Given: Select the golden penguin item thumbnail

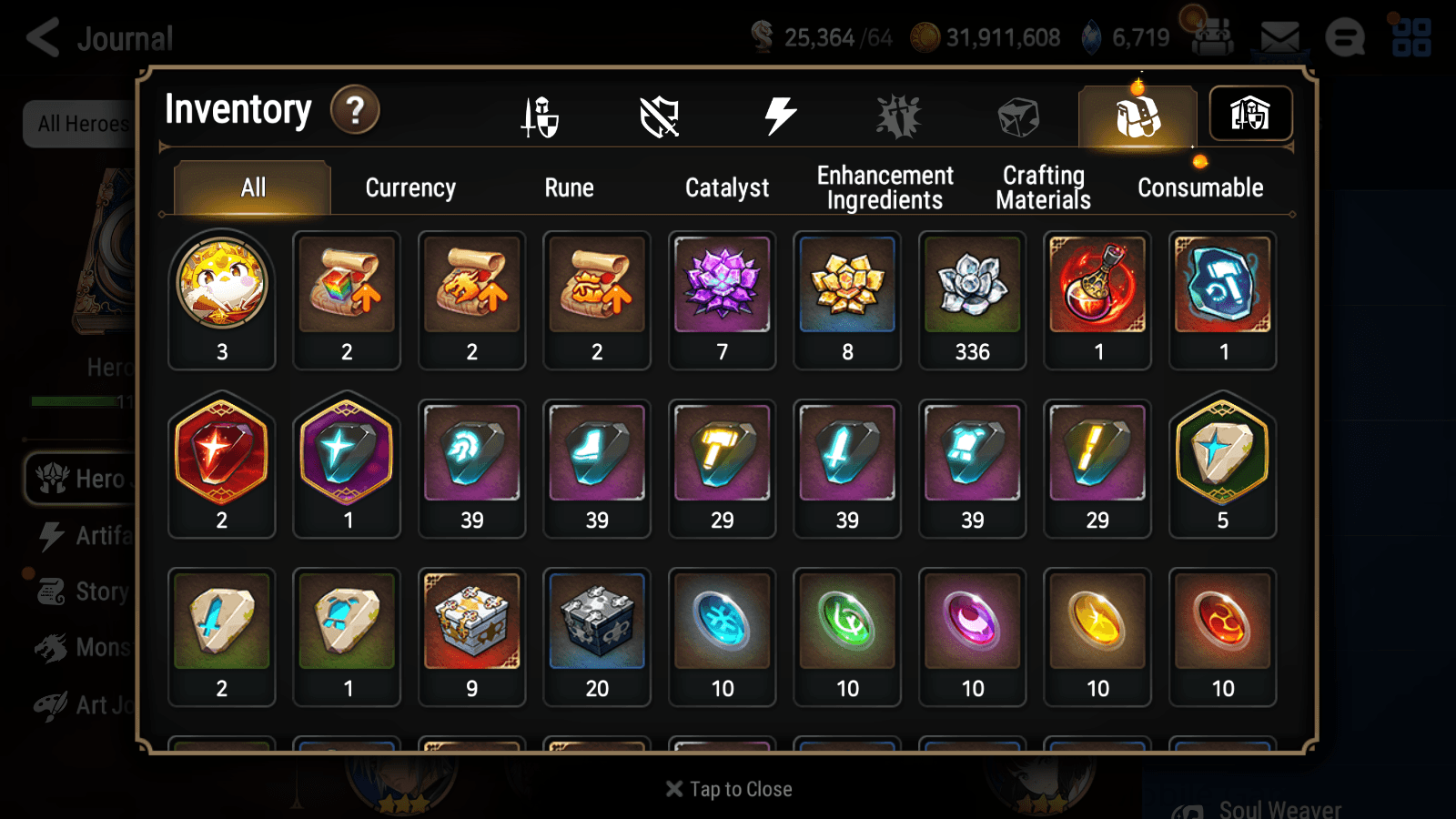Looking at the screenshot, I should pos(221,284).
